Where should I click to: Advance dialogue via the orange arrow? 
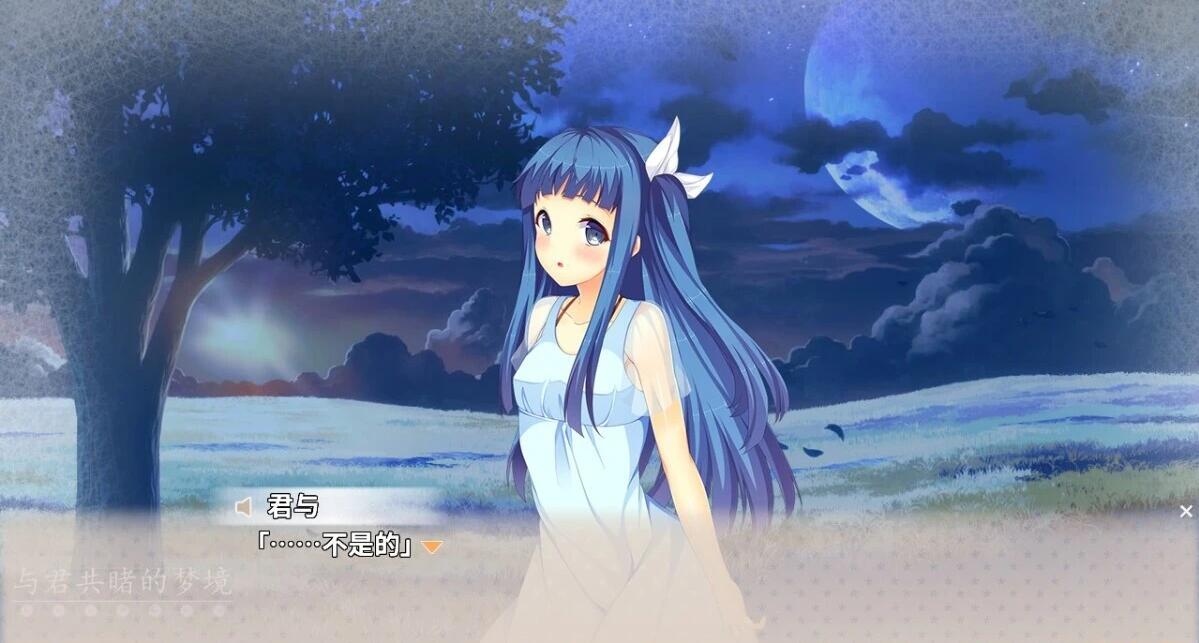click(x=431, y=547)
